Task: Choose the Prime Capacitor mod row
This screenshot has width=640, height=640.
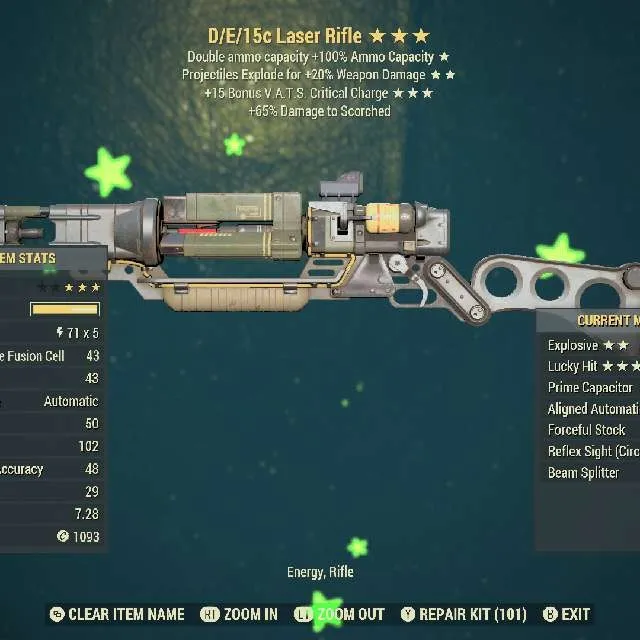Action: click(x=590, y=387)
